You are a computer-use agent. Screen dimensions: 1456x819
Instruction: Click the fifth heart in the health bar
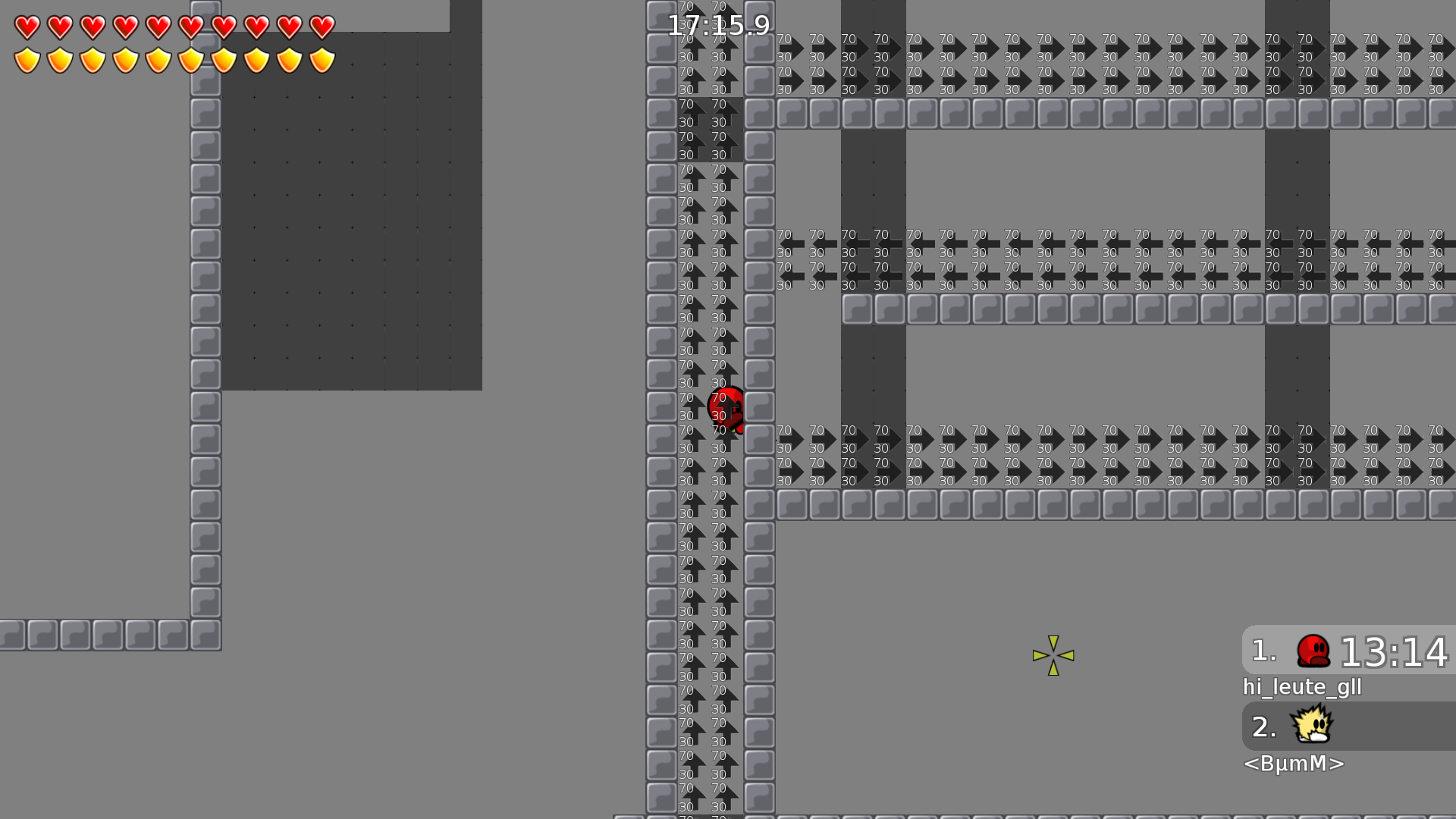click(157, 26)
